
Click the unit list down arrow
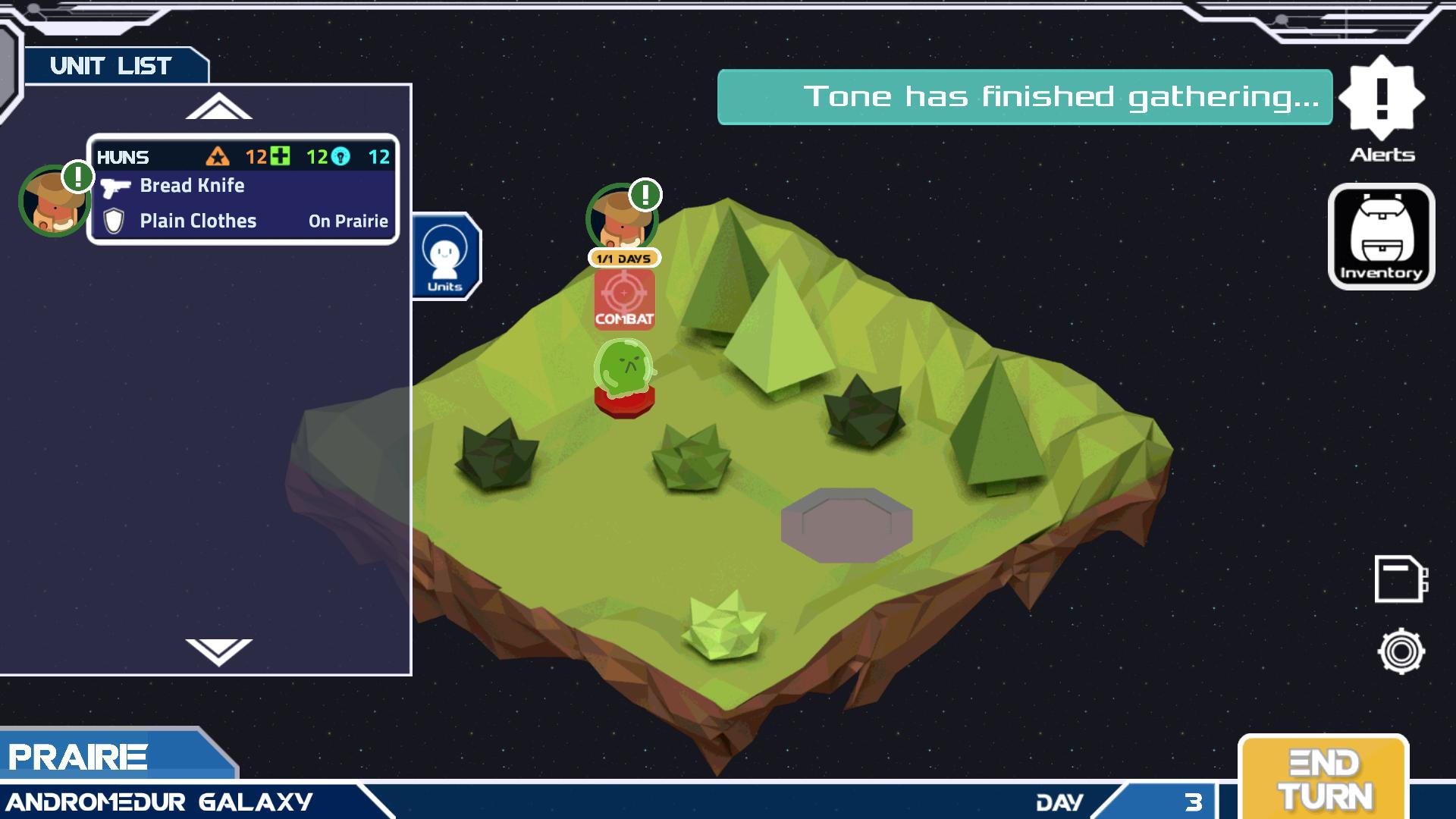pos(218,651)
